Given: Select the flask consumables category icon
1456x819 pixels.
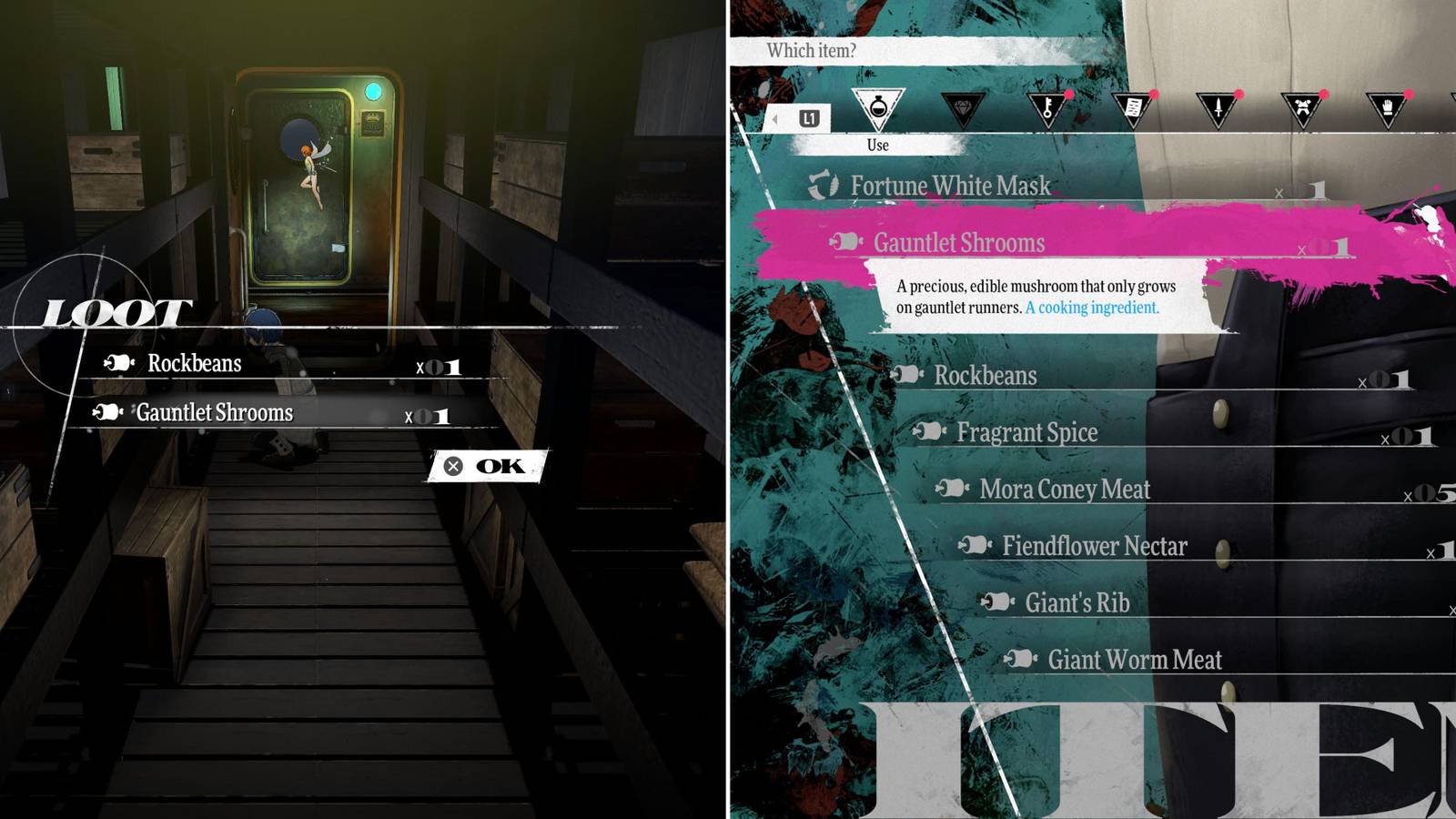Looking at the screenshot, I should click(x=879, y=106).
